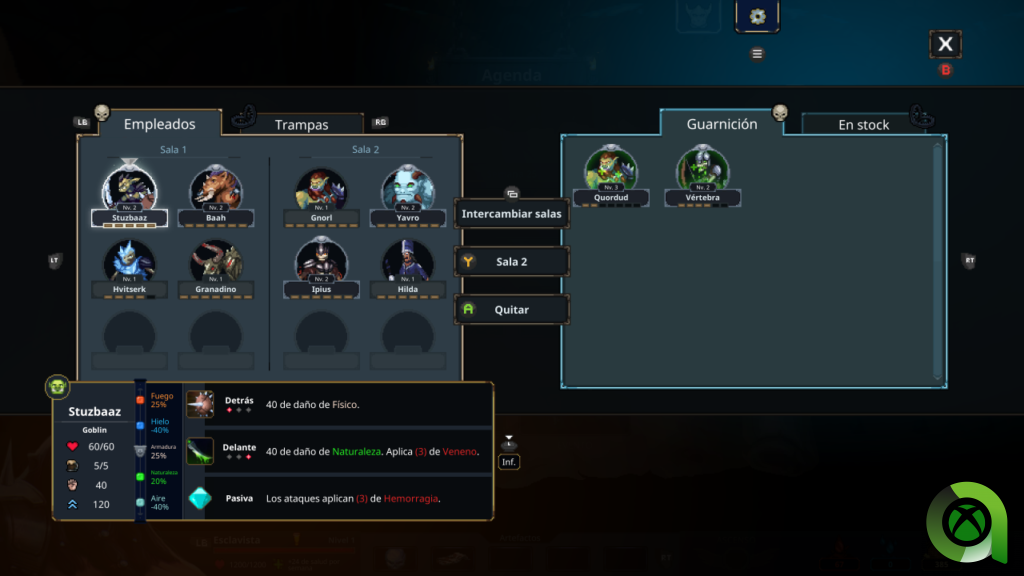Click on Yavro's portrait
Image resolution: width=1024 pixels, height=576 pixels.
pos(407,190)
